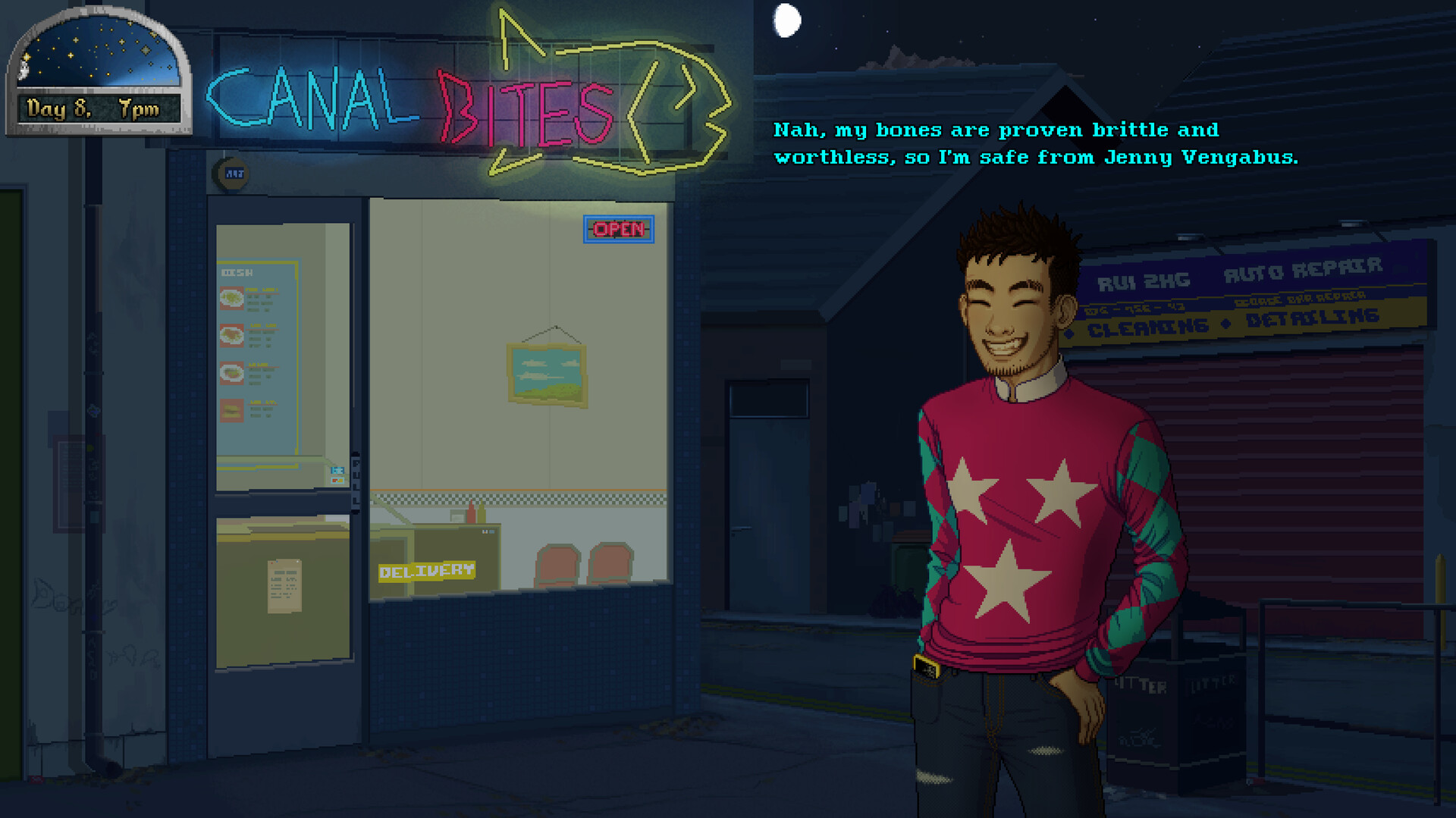Click the moon in the night sky
Screen dimensions: 1456x818
(787, 20)
